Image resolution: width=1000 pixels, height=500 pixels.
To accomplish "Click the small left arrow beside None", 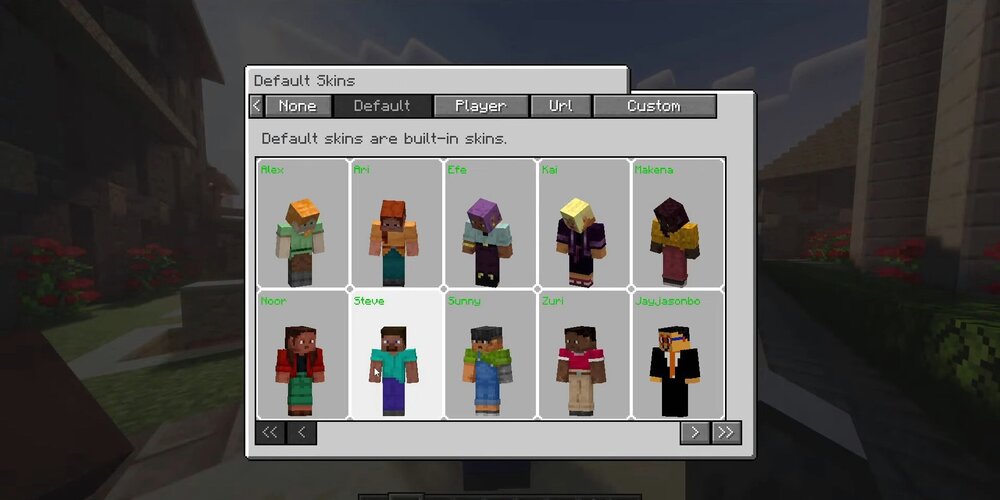I will click(257, 106).
